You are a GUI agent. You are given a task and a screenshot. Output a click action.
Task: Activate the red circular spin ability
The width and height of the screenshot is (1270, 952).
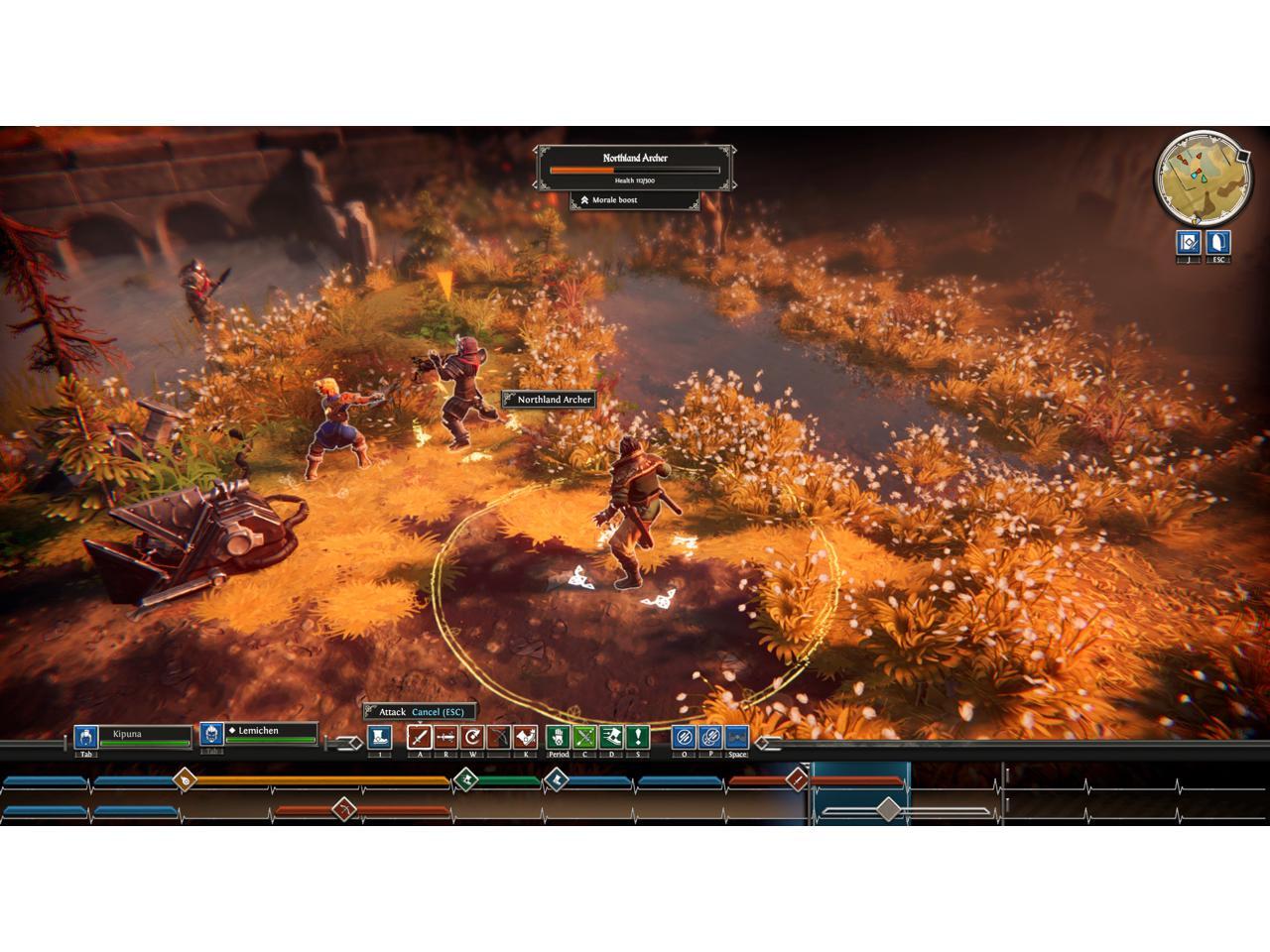coord(472,737)
